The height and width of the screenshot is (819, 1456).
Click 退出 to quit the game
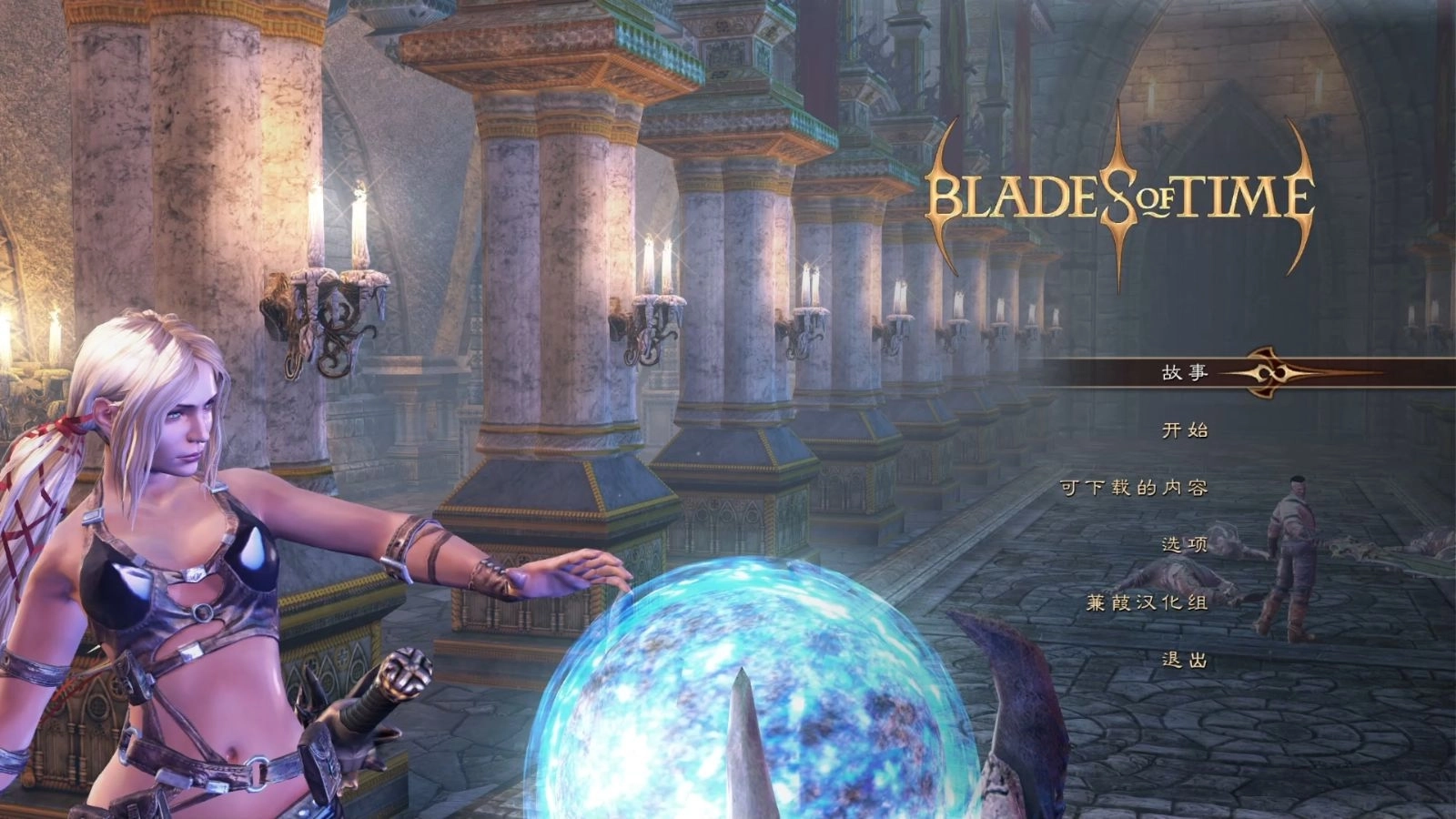click(1184, 660)
